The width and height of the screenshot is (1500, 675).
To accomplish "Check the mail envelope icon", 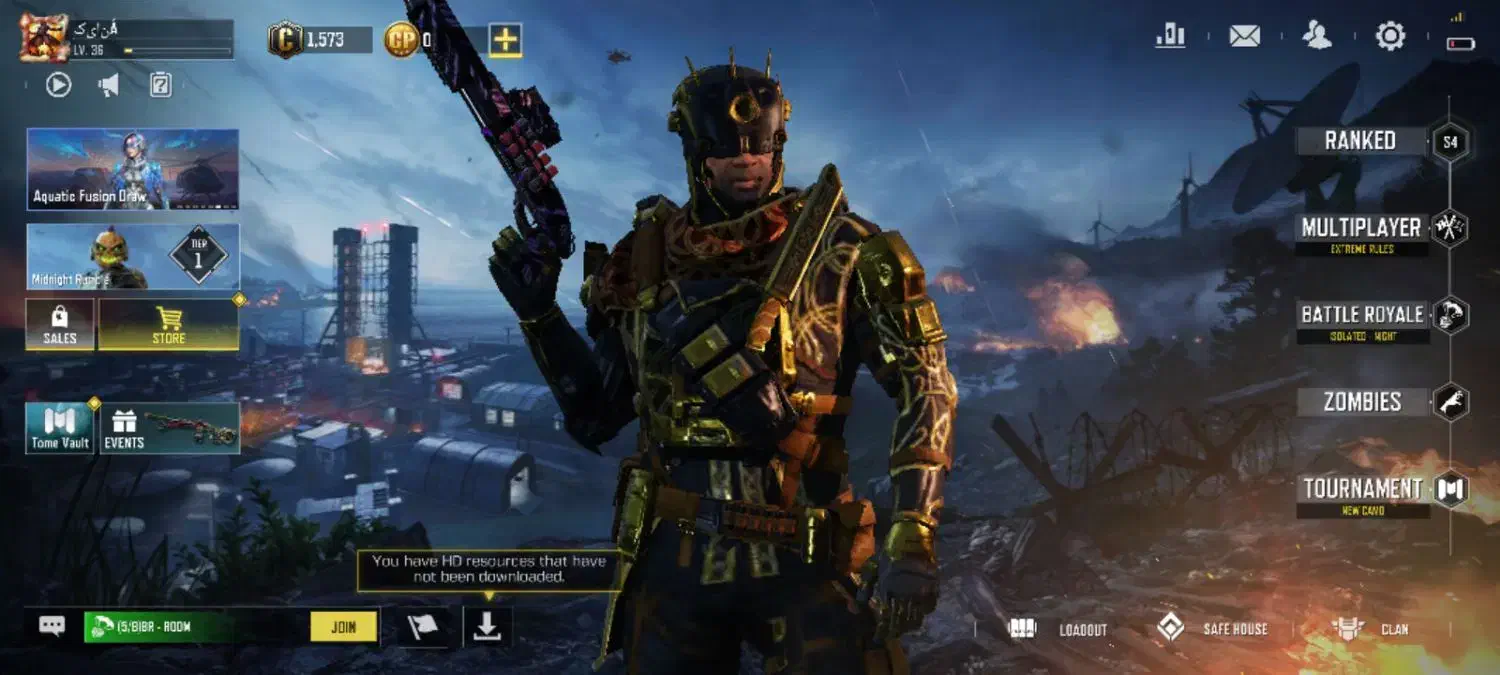I will click(x=1244, y=37).
